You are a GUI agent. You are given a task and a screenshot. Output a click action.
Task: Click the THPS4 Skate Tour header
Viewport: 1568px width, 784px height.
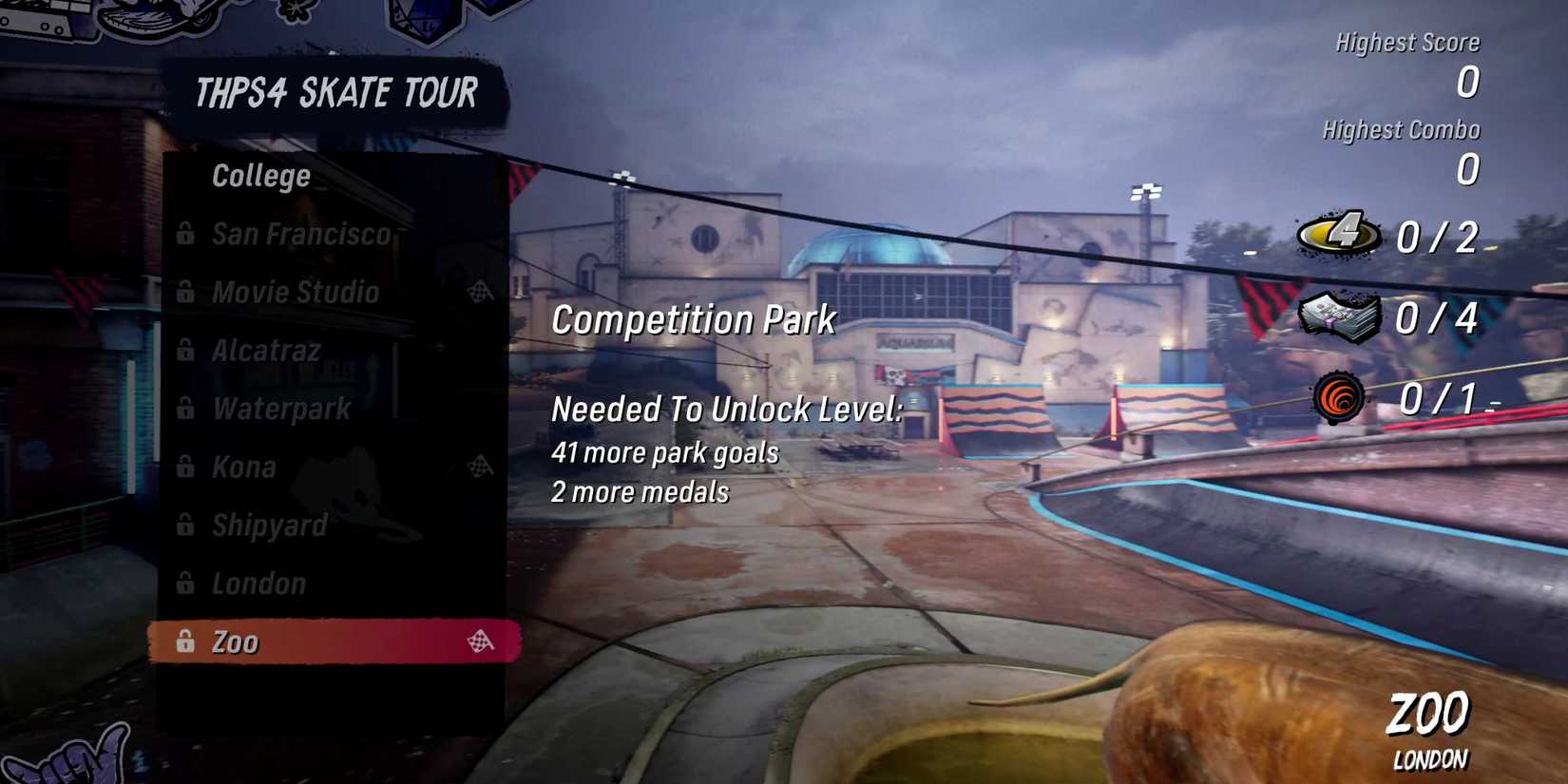tap(335, 92)
